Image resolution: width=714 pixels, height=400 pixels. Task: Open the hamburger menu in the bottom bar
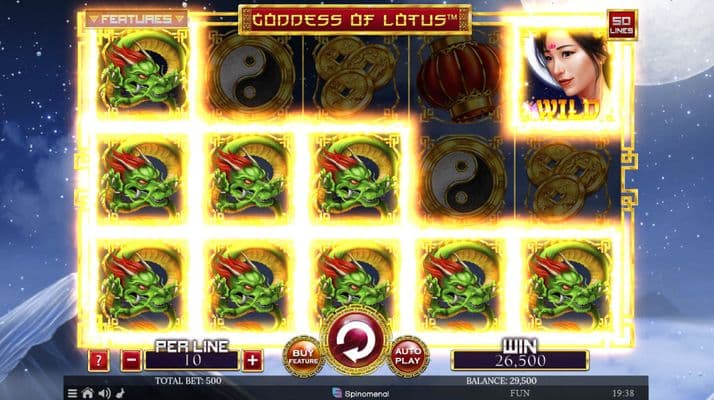click(x=71, y=393)
